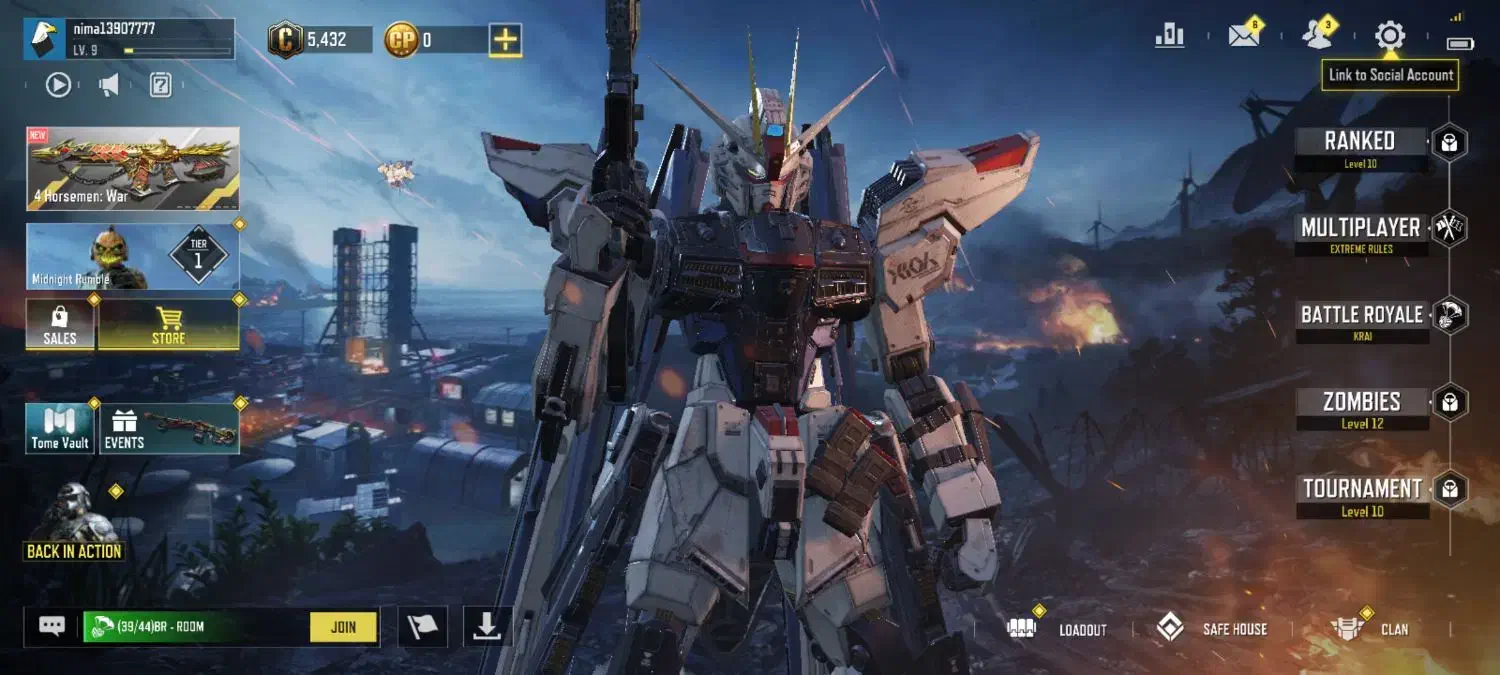Open the Clan menu
1500x675 pixels.
pos(1372,629)
